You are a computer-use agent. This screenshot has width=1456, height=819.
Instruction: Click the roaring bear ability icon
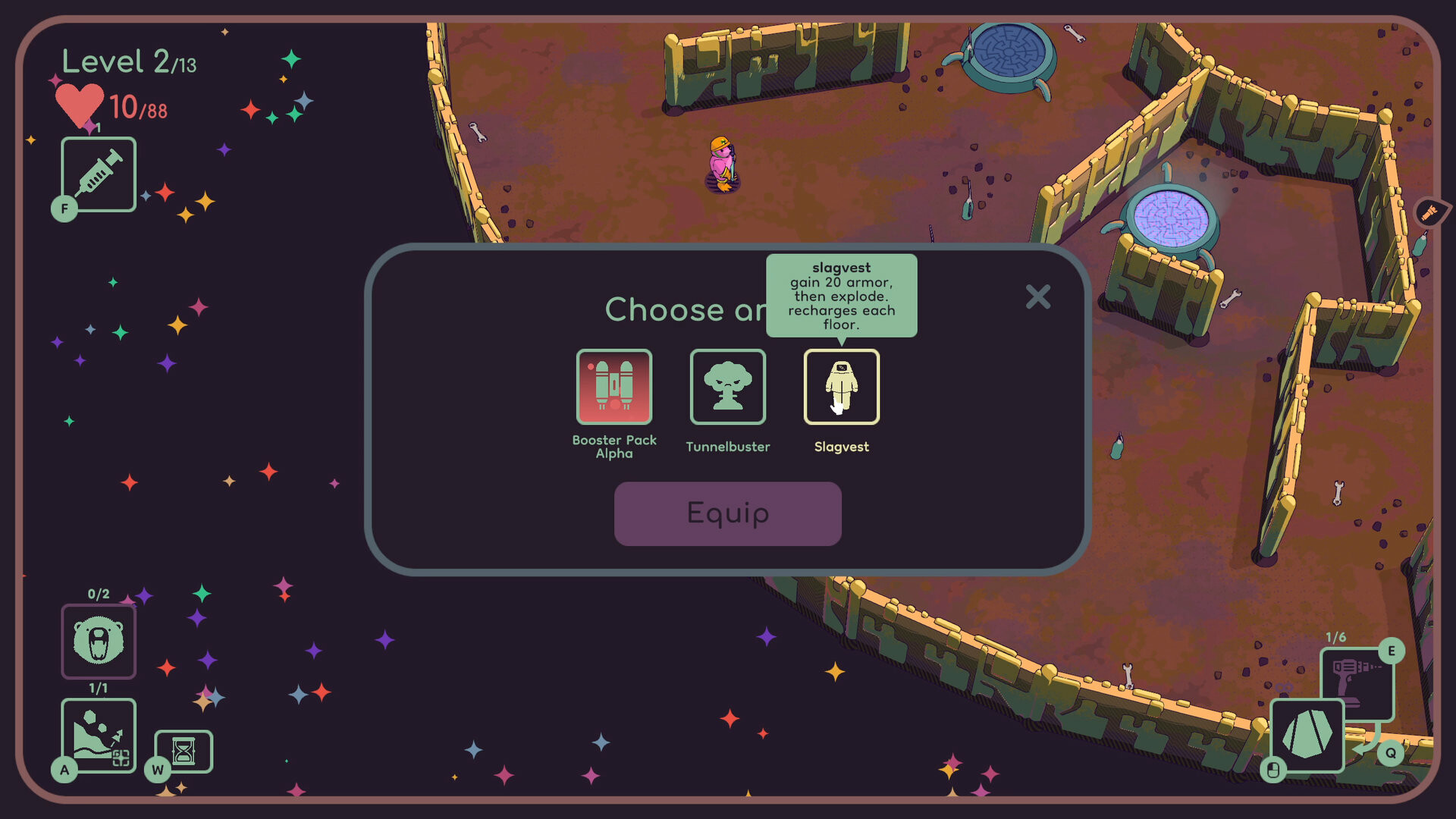[x=99, y=641]
